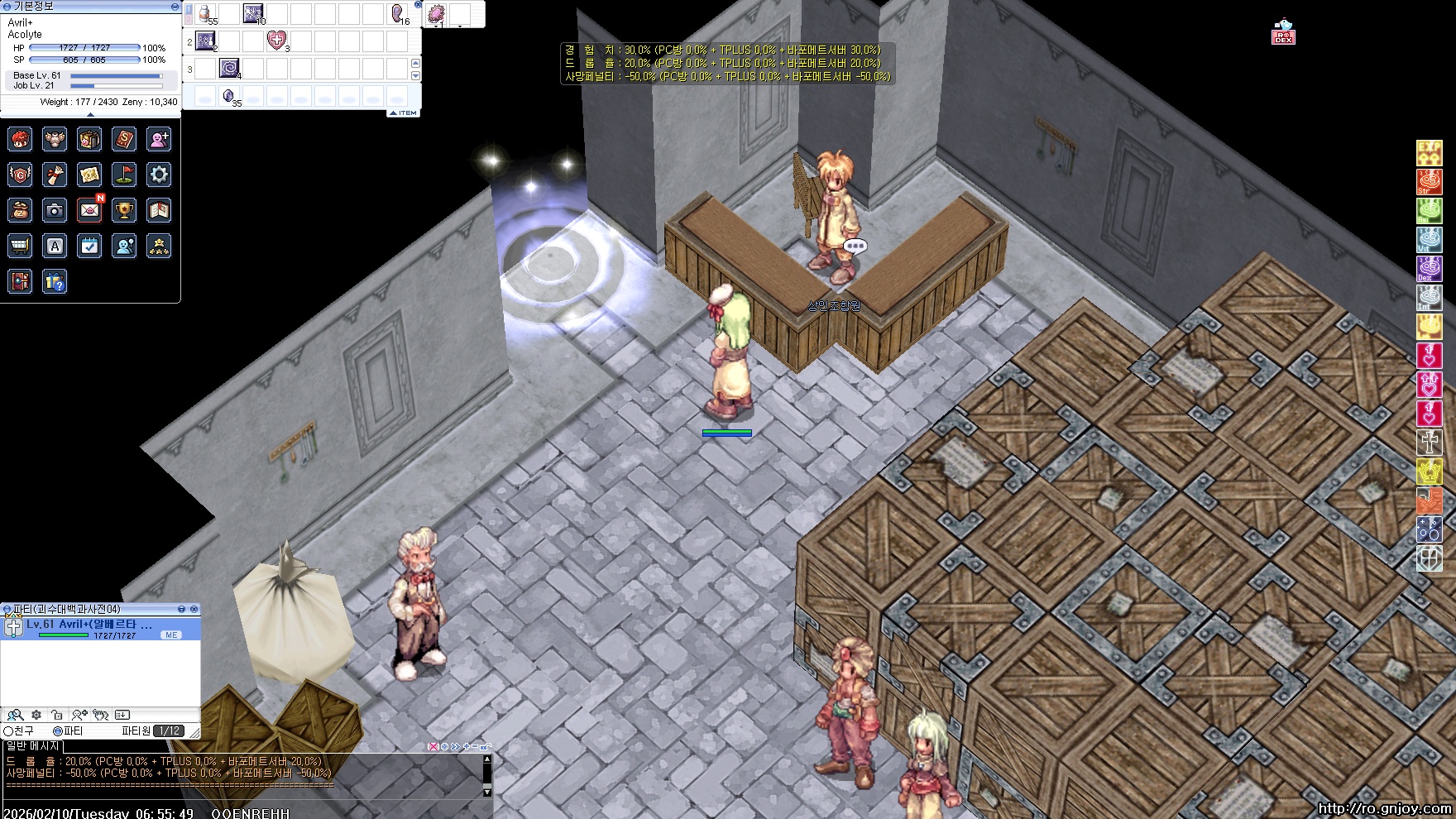Open the world map parchment icon
Image resolution: width=1456 pixels, height=819 pixels.
pyautogui.click(x=89, y=175)
